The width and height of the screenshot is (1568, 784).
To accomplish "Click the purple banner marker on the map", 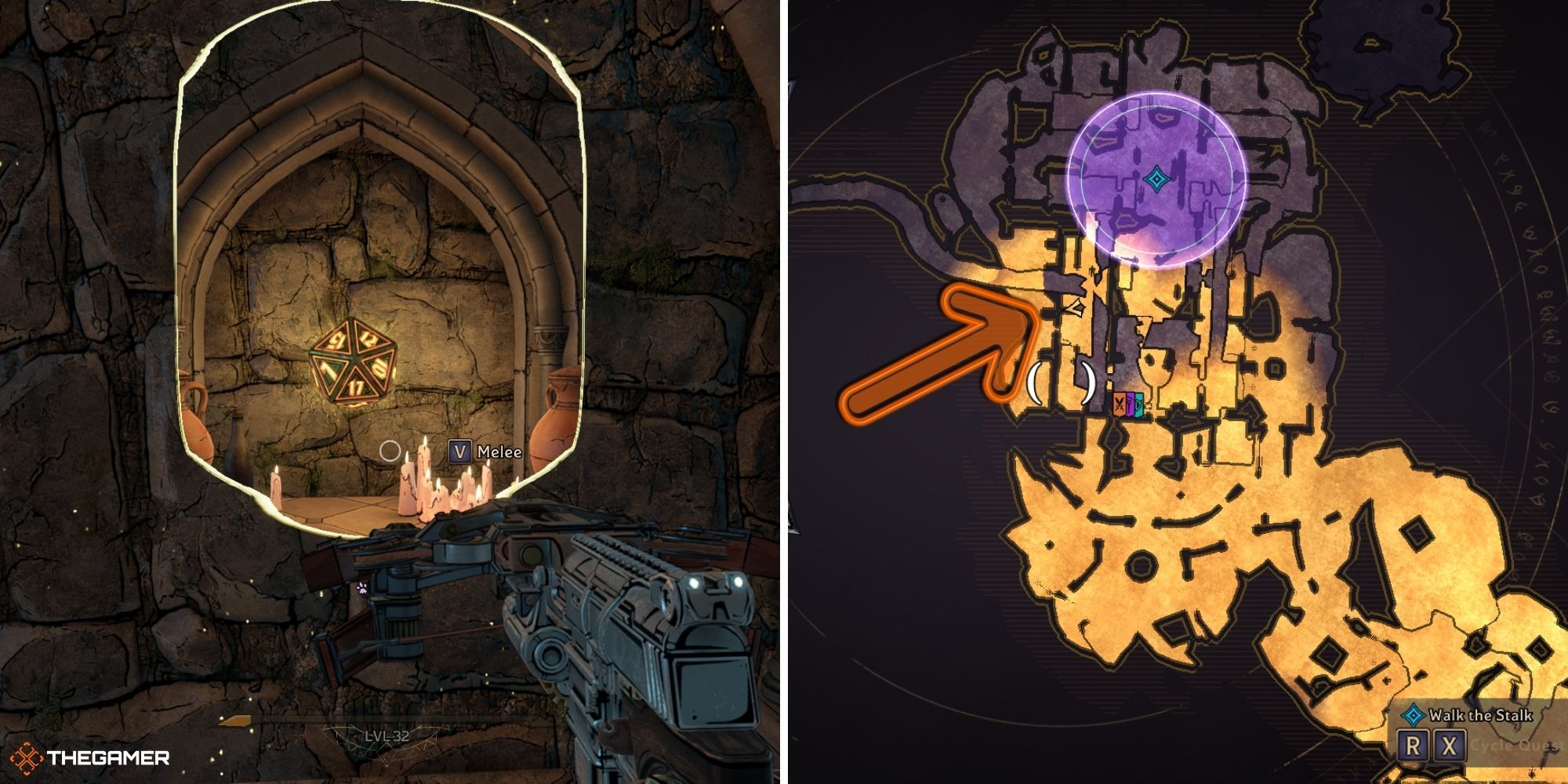I will (x=1130, y=404).
